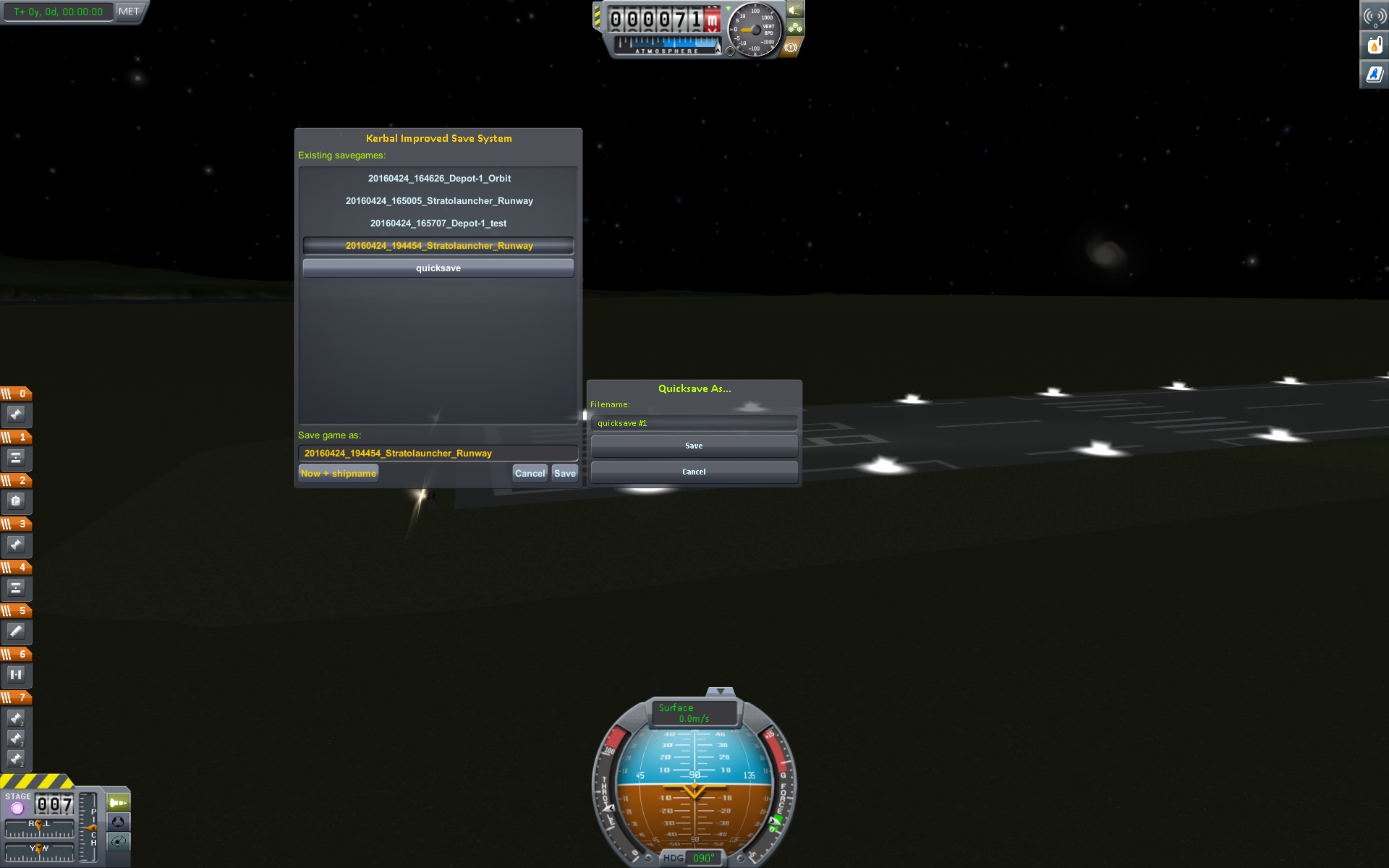
Task: Confirm Save in the Quicksave As dialog
Action: click(x=694, y=446)
